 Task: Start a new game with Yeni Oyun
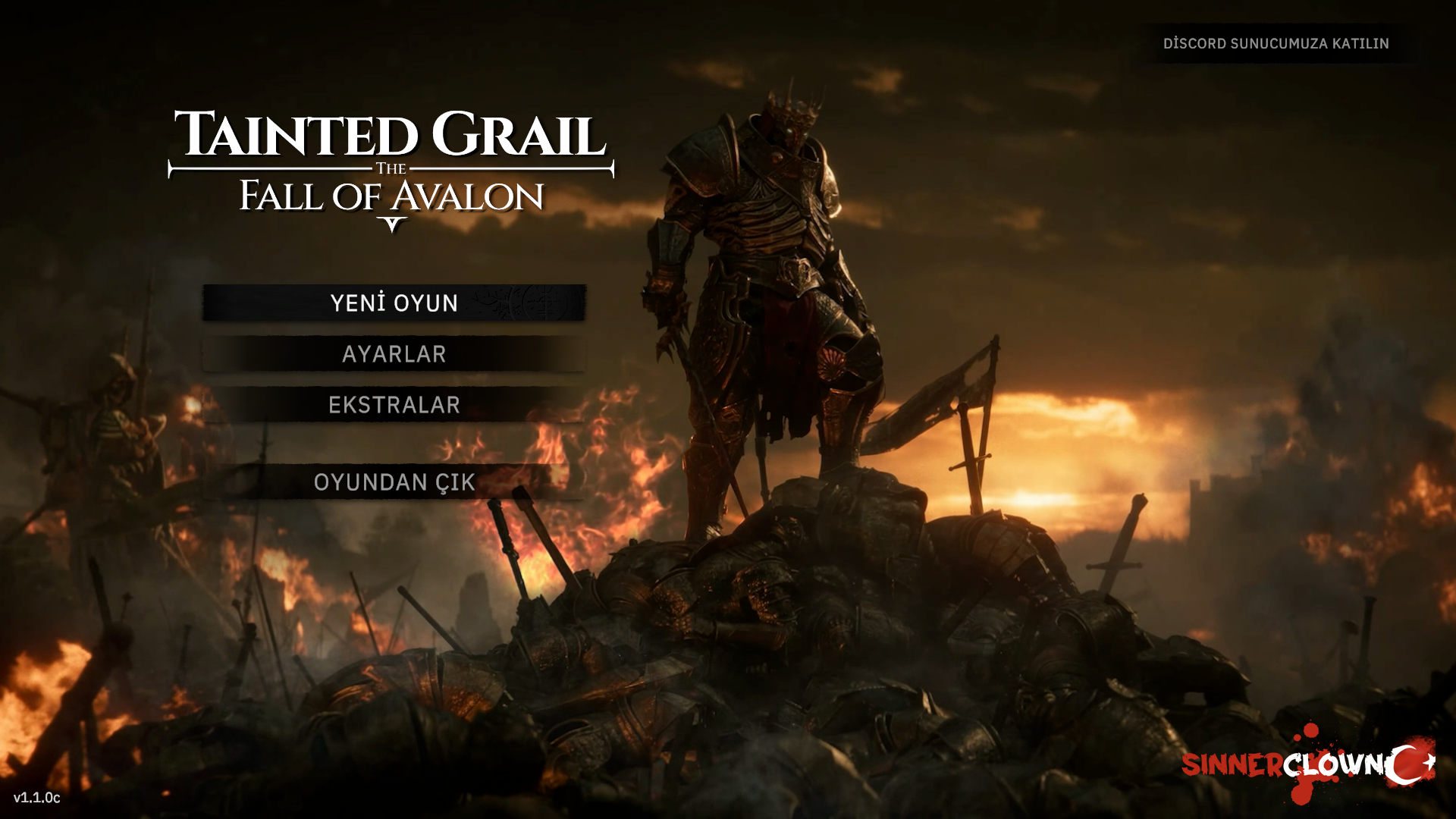point(394,303)
